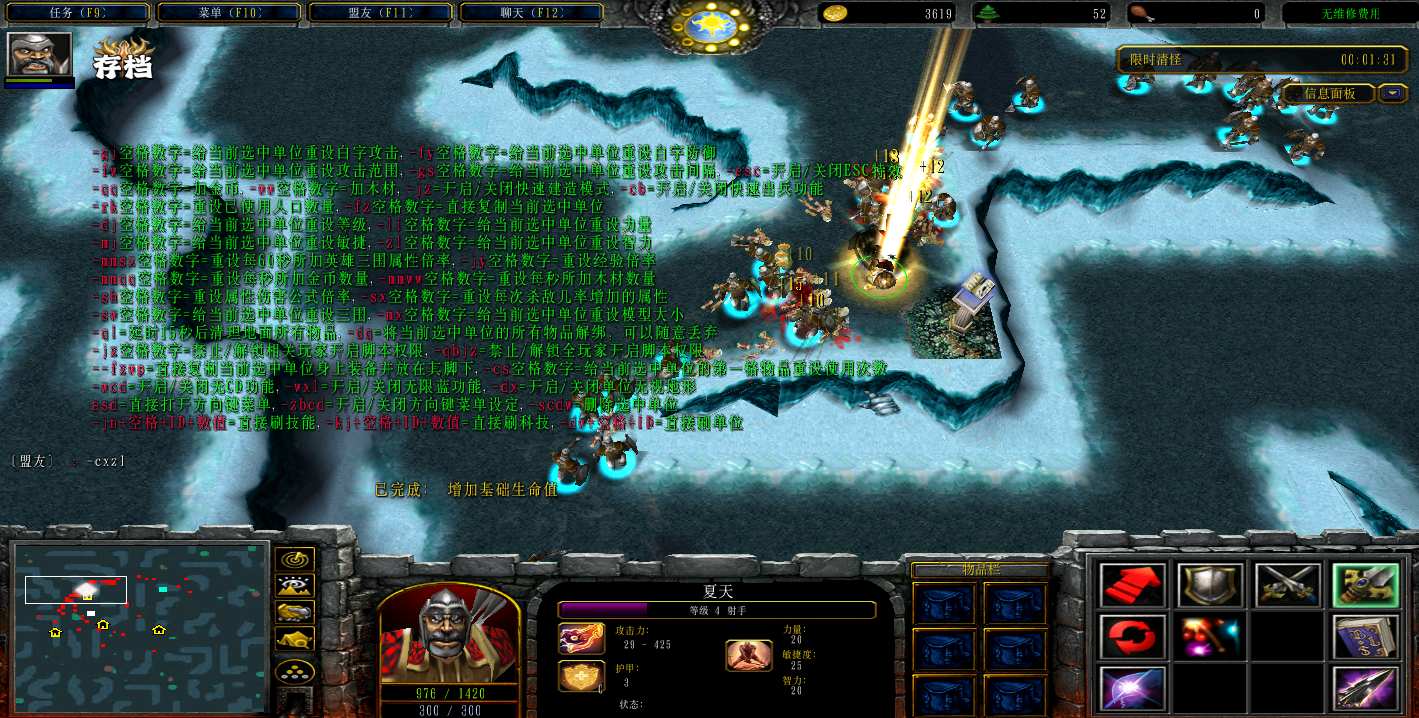Image resolution: width=1419 pixels, height=718 pixels.
Task: Activate the minimap signal ping button
Action: (x=294, y=559)
